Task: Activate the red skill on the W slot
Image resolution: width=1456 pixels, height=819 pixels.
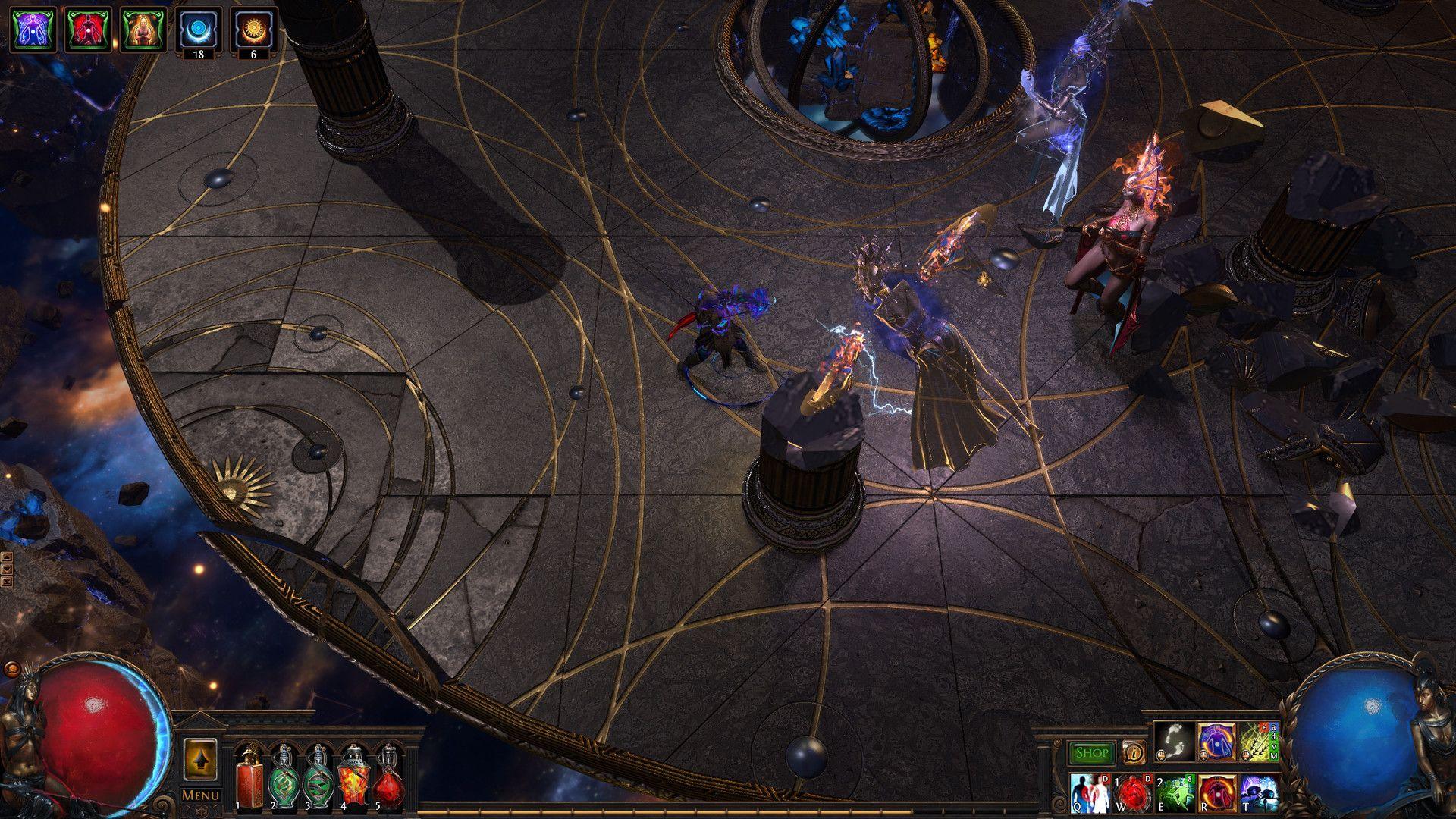Action: 1134,792
